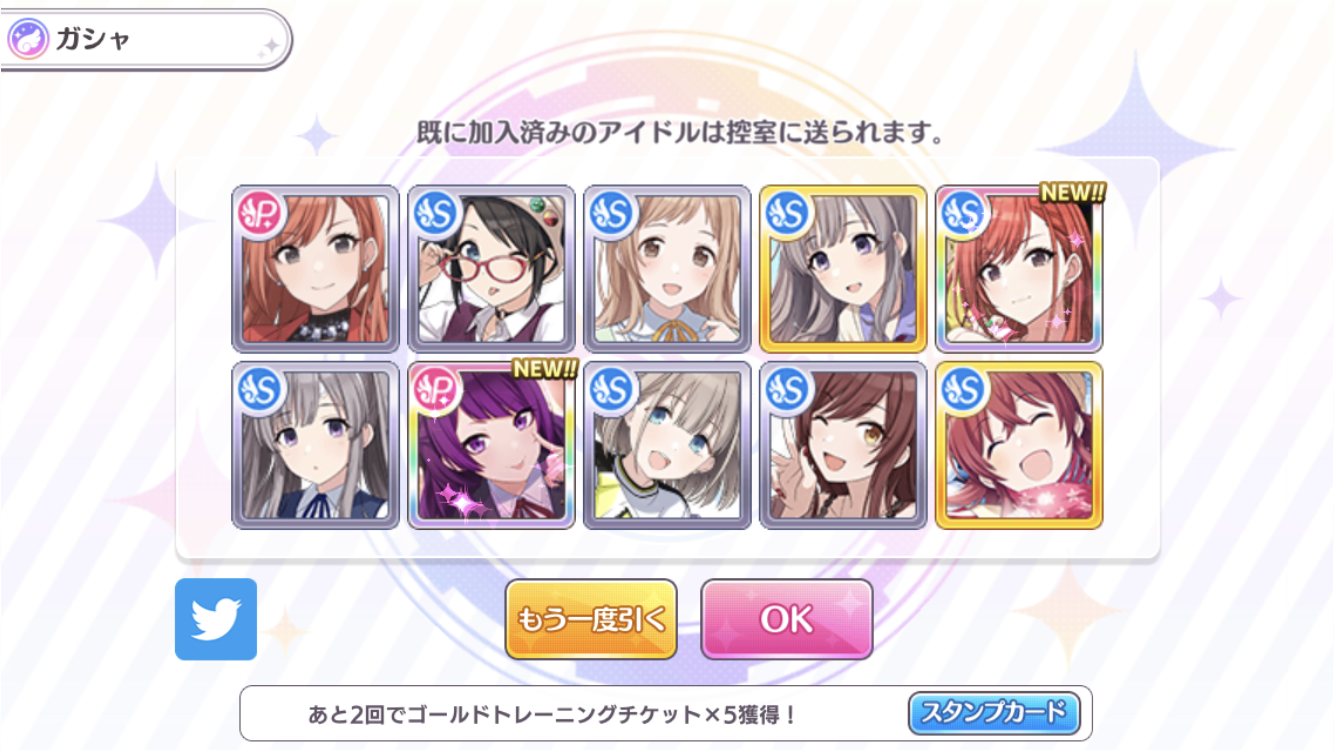Confirm results with the pink OK button
The width and height of the screenshot is (1334, 750).
(786, 620)
